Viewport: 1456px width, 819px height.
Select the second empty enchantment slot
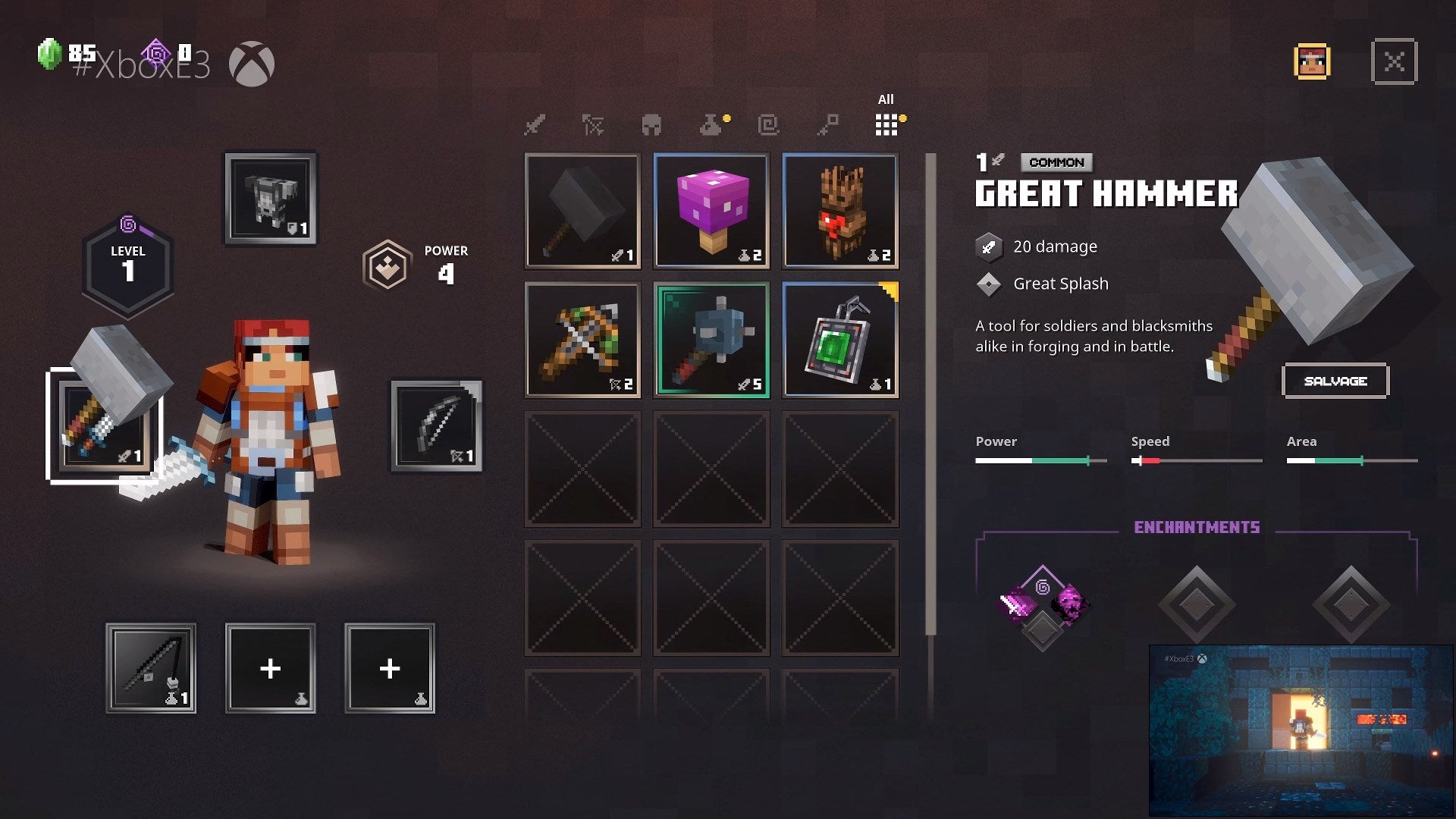point(1197,603)
